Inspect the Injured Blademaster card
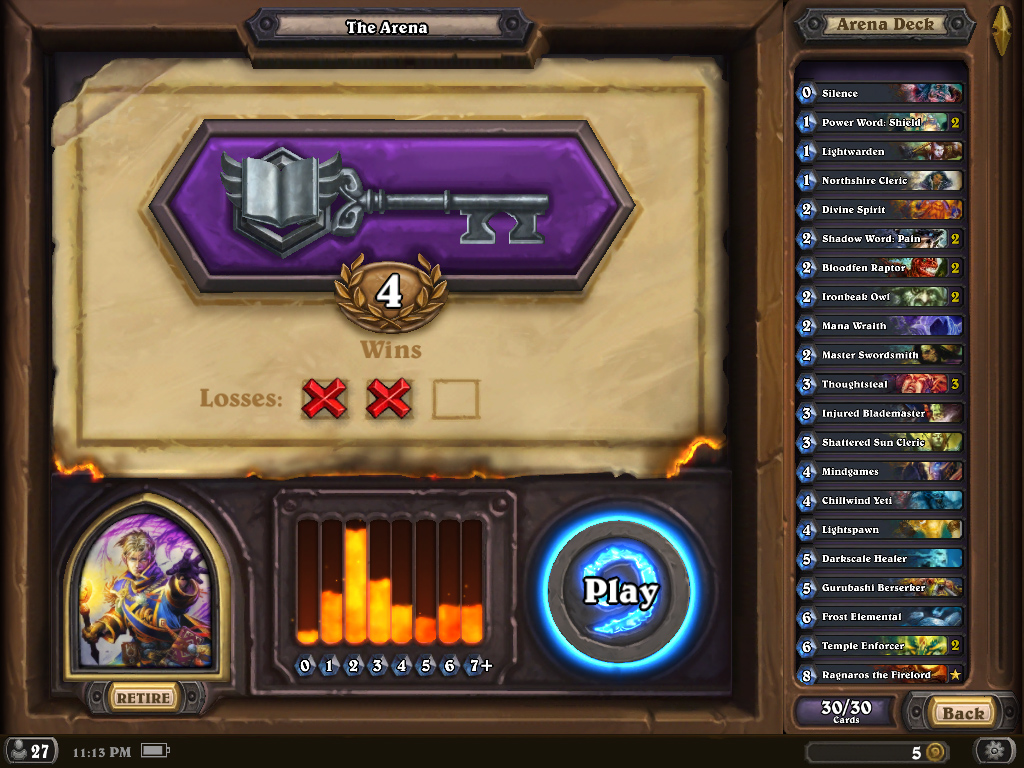Viewport: 1024px width, 768px height. click(x=880, y=413)
